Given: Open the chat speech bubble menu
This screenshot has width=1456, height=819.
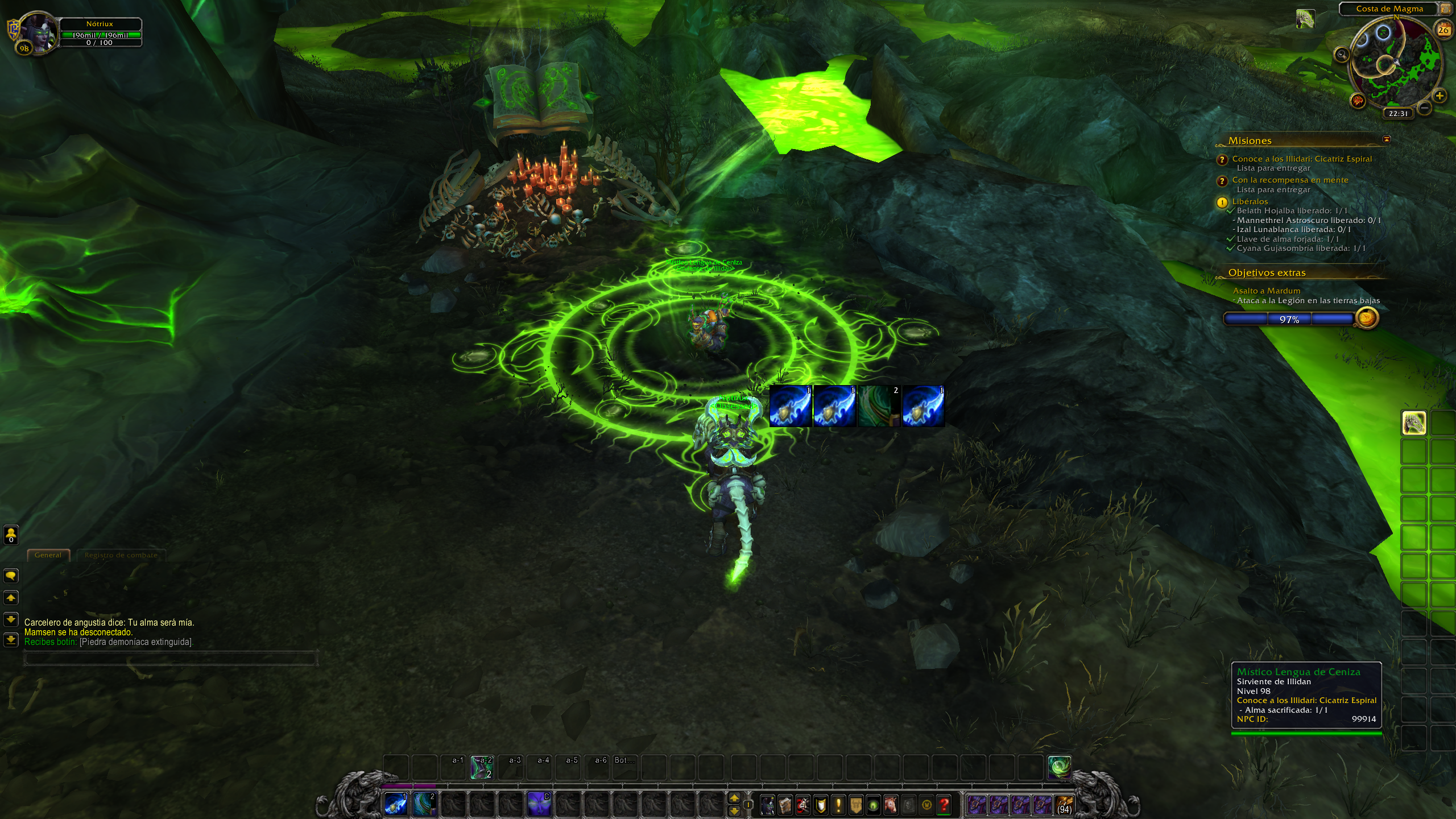Looking at the screenshot, I should 11,576.
